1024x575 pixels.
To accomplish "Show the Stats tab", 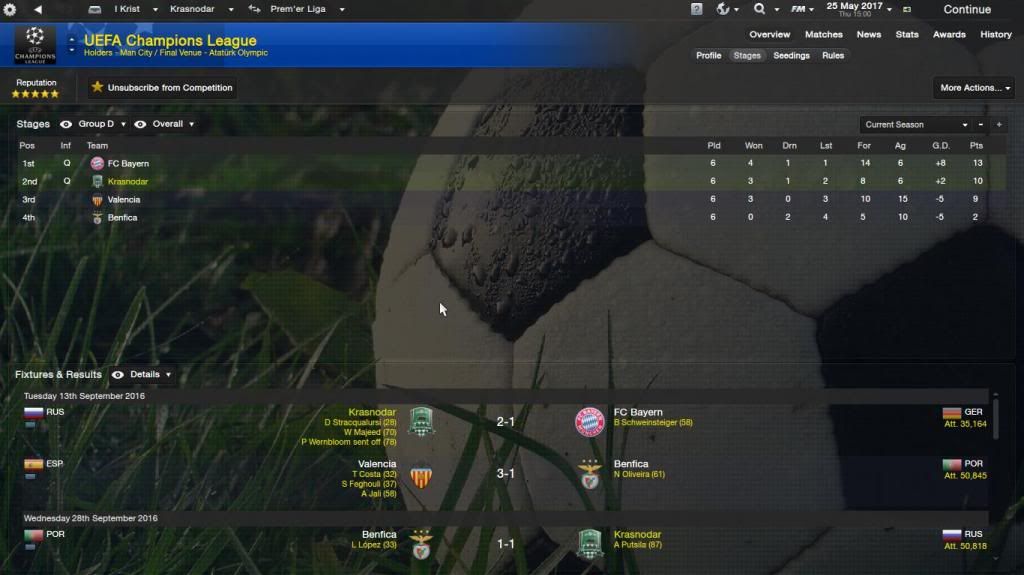I will 907,34.
